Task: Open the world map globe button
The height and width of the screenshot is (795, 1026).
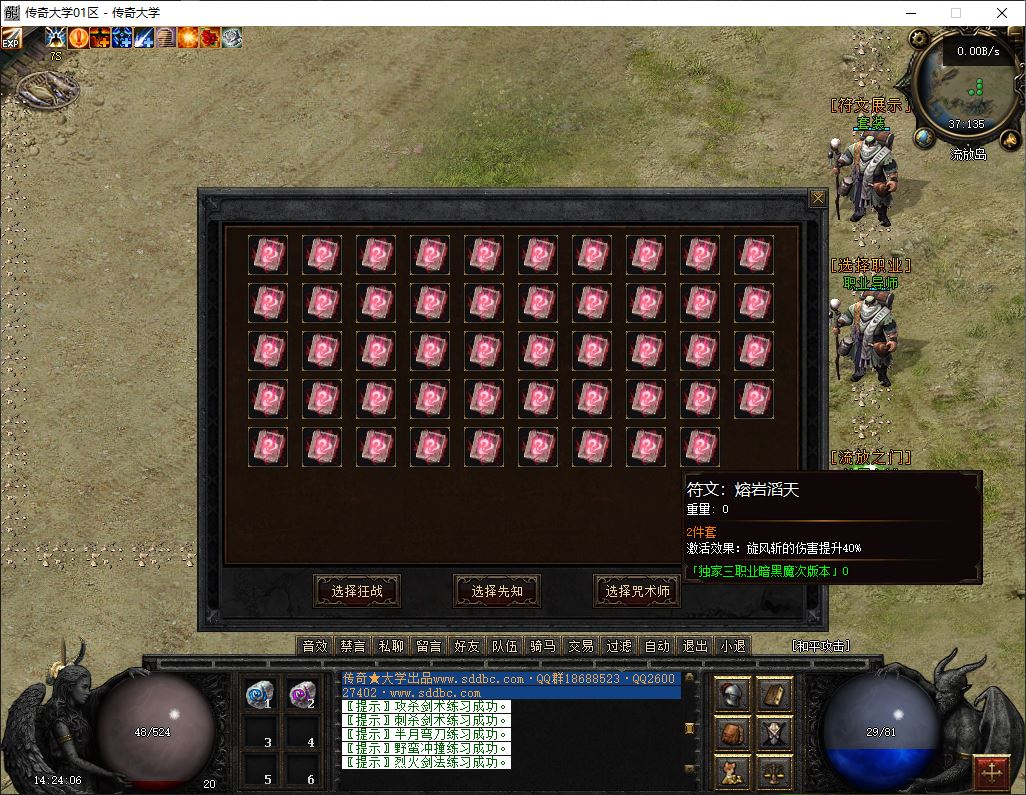Action: click(924, 137)
